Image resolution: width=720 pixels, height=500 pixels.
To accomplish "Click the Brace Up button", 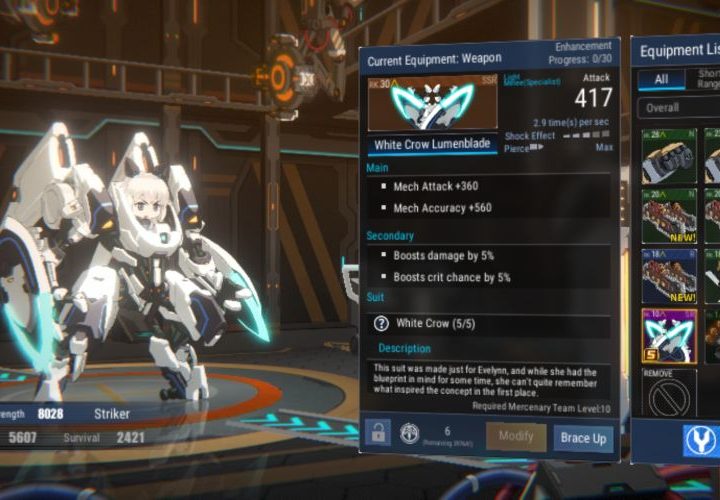I will pos(583,437).
